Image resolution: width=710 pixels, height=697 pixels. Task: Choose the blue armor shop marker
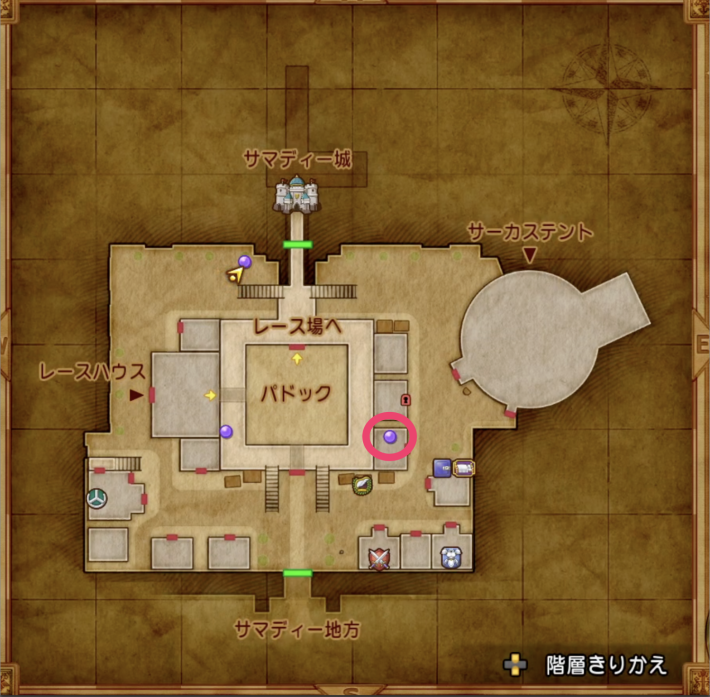[449, 557]
